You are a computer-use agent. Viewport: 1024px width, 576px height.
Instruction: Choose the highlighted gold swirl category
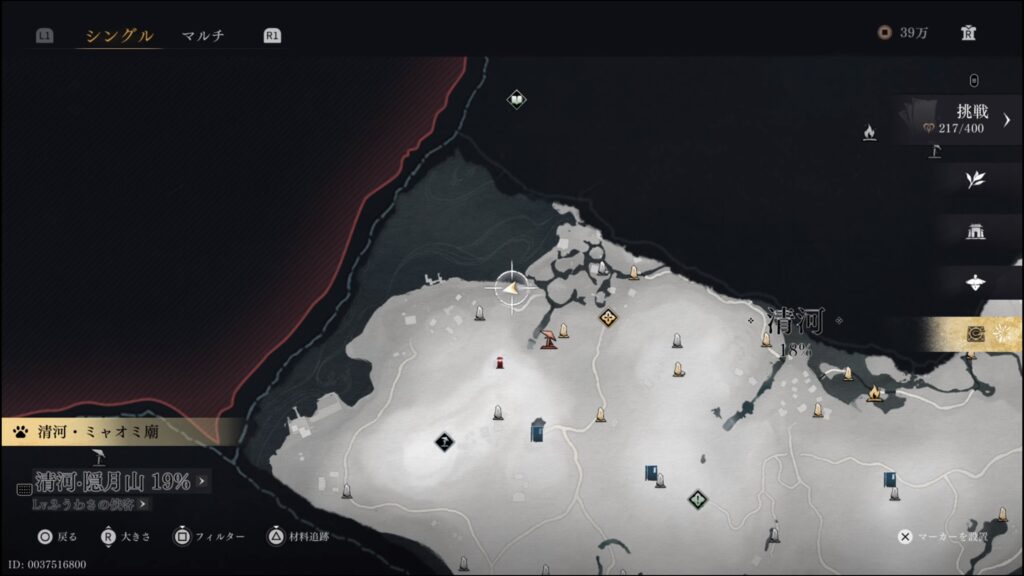tap(975, 334)
